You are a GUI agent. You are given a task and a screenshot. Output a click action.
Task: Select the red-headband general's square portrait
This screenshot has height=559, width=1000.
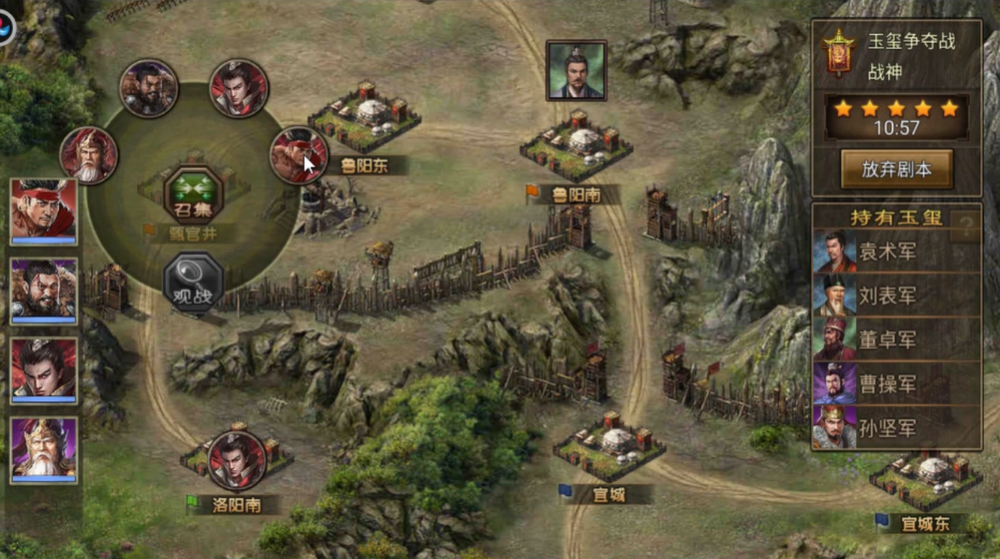[x=43, y=210]
